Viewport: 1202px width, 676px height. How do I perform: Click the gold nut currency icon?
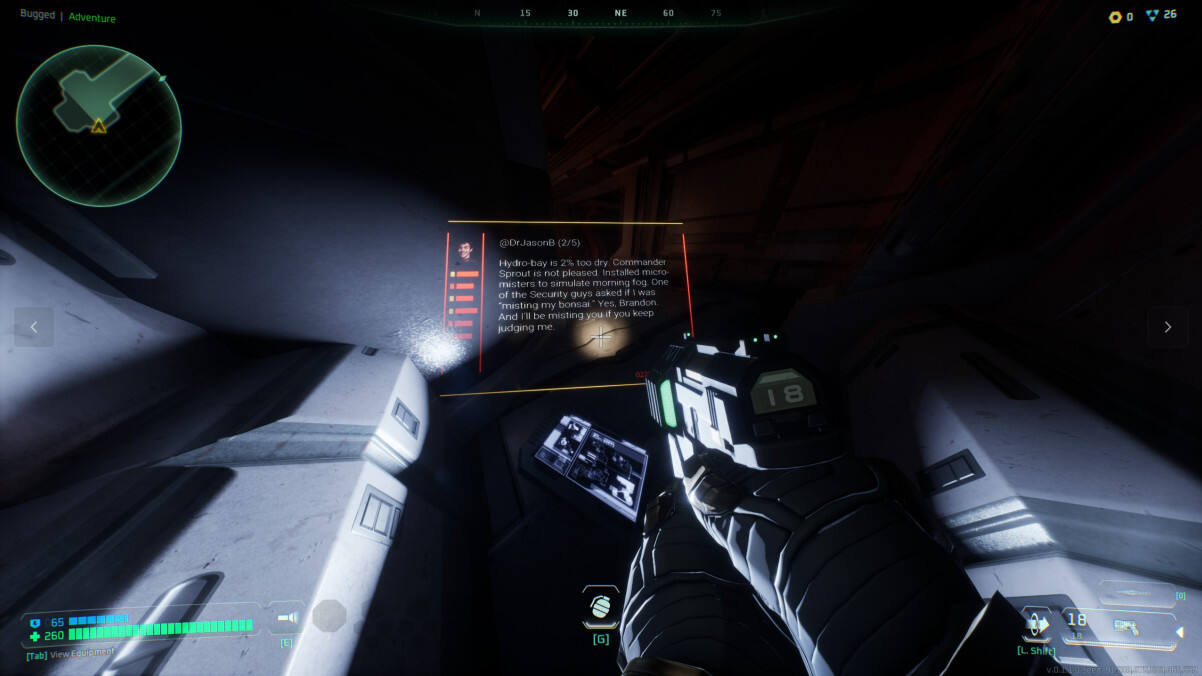[x=1115, y=17]
